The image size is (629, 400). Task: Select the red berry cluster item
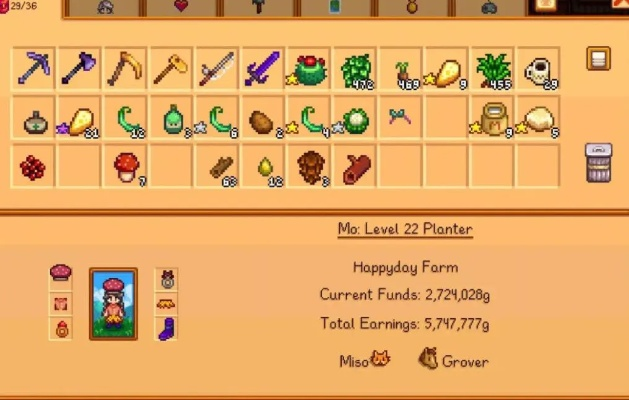point(35,166)
